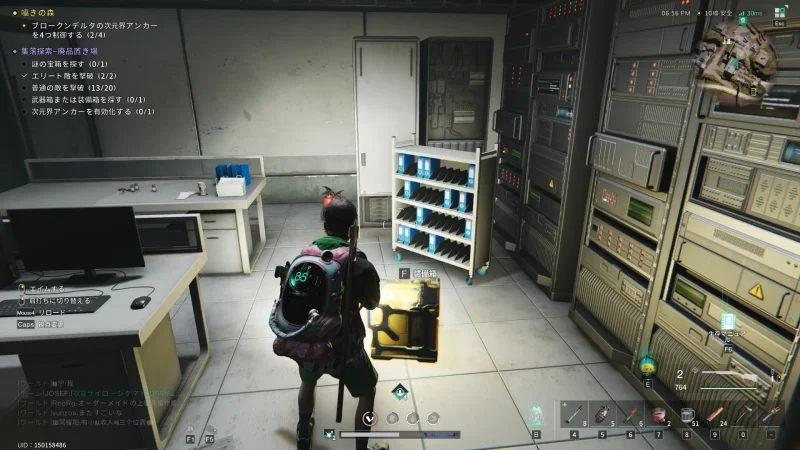Viewport: 800px width, 450px height.
Task: Choose the pink canned food slot
Action: pos(659,415)
